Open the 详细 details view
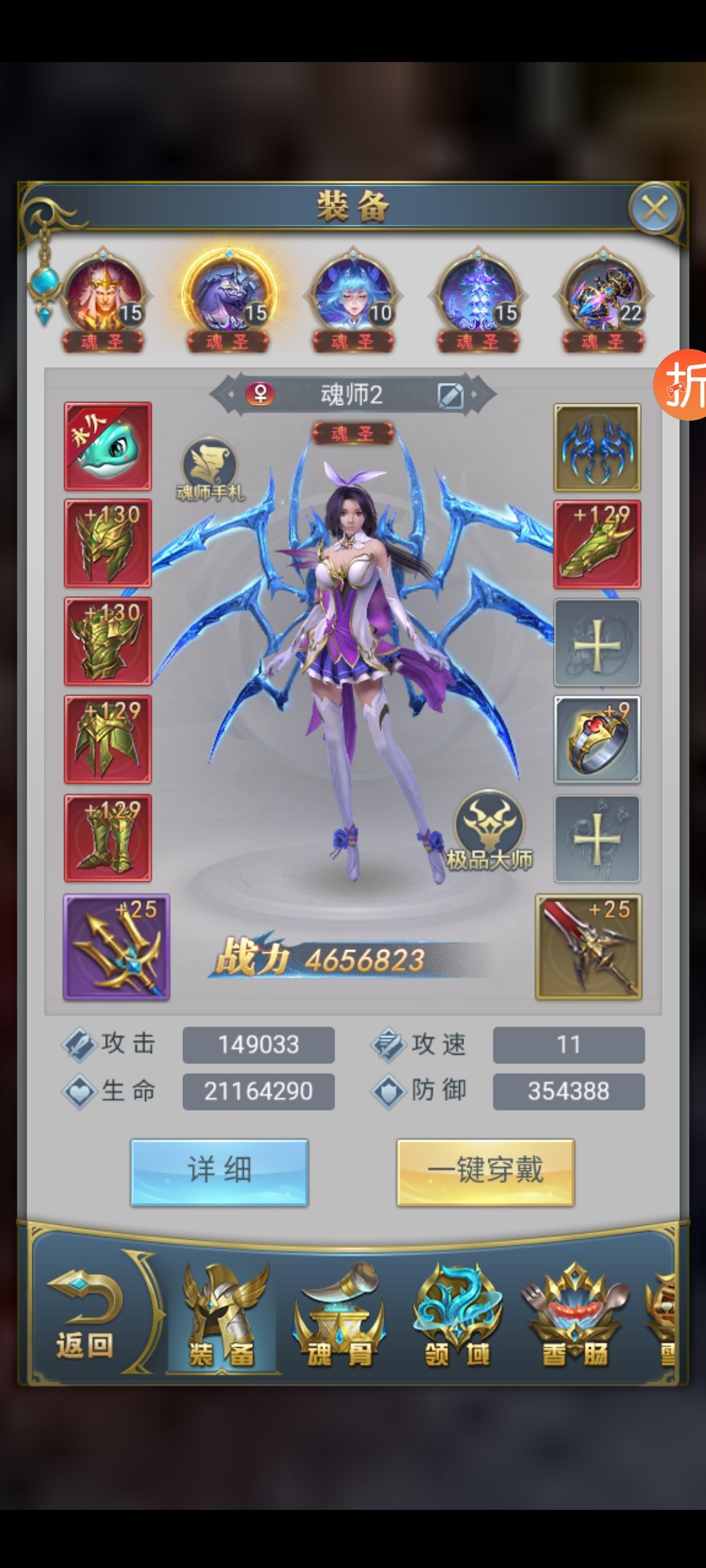706x1568 pixels. point(219,1171)
